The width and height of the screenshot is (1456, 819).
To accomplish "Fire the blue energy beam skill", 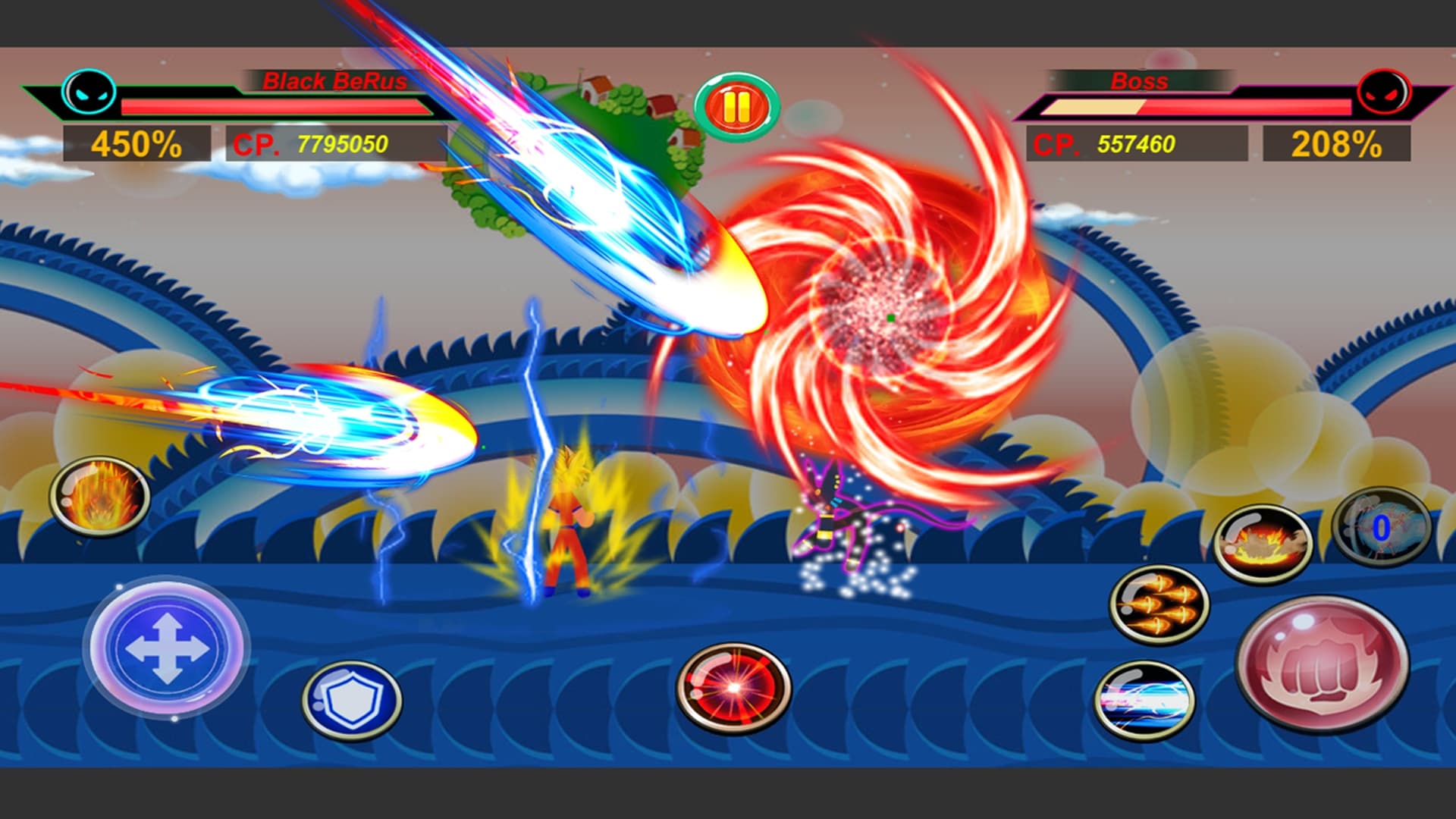I will 1144,700.
